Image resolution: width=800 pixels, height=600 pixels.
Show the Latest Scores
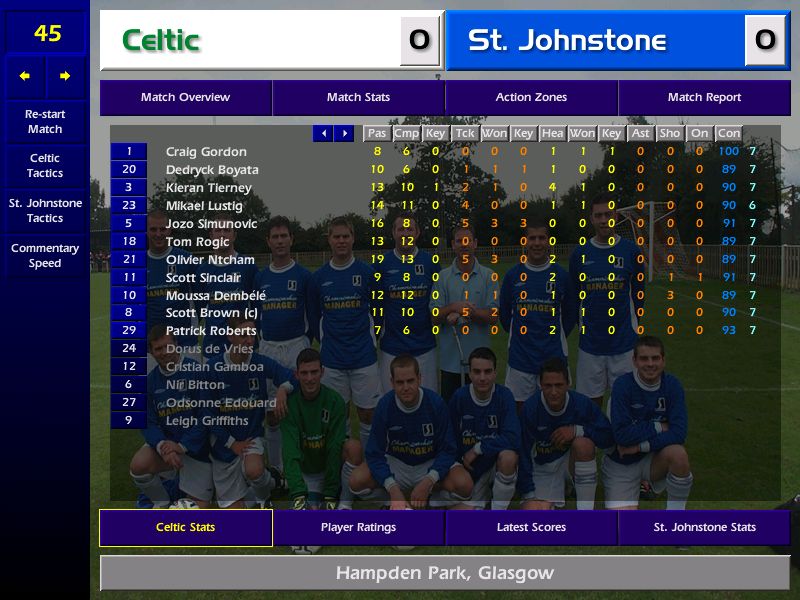[x=531, y=527]
